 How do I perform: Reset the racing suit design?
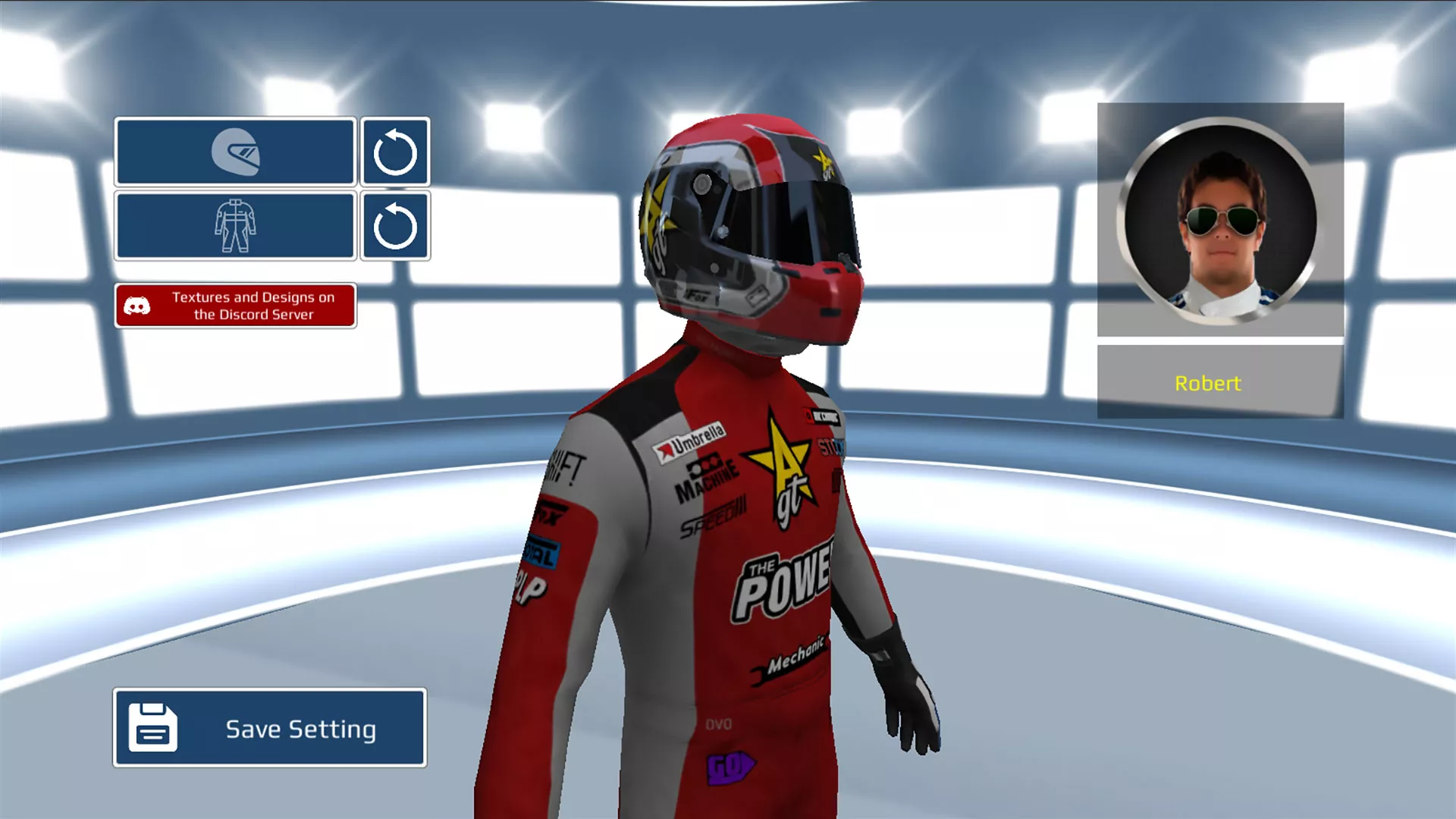395,226
